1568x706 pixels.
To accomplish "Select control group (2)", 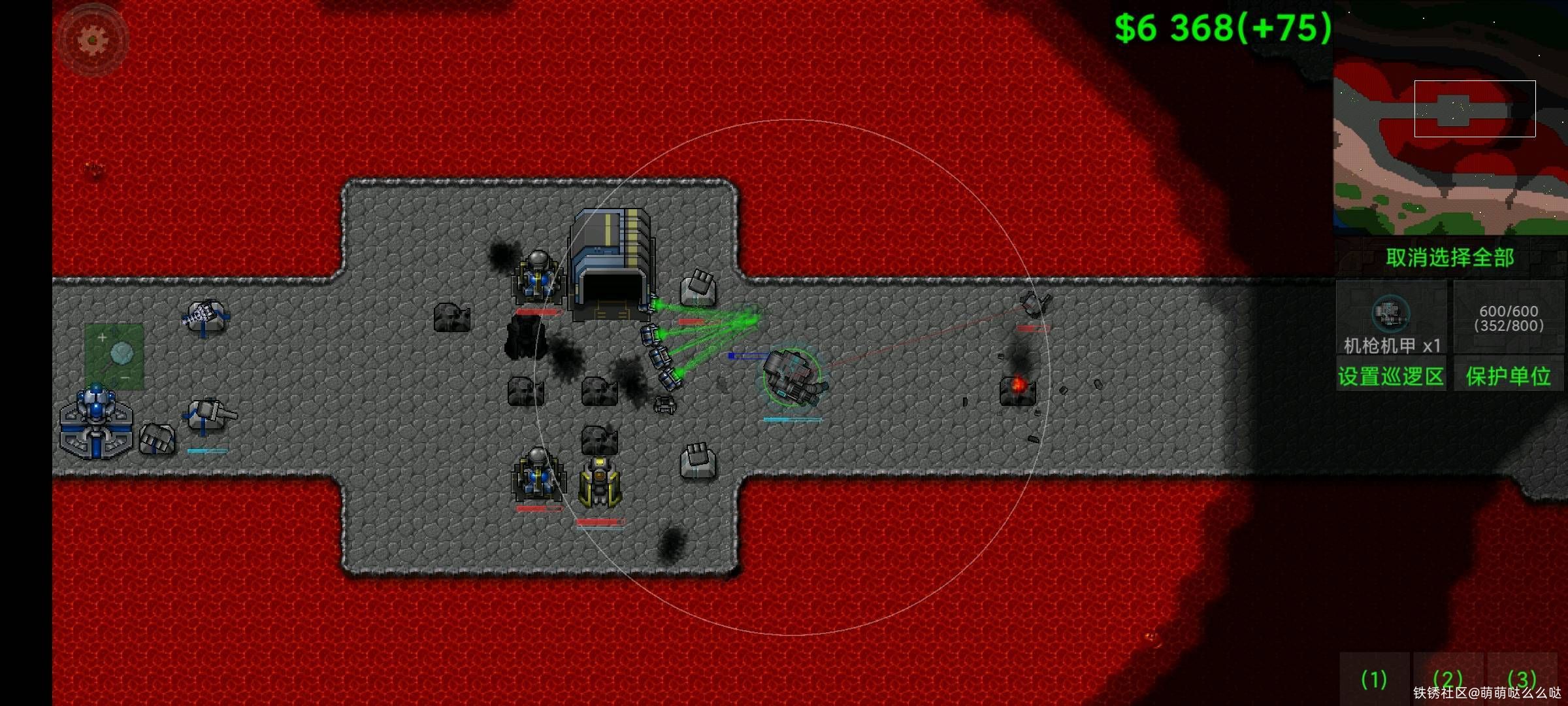I will pyautogui.click(x=1447, y=680).
